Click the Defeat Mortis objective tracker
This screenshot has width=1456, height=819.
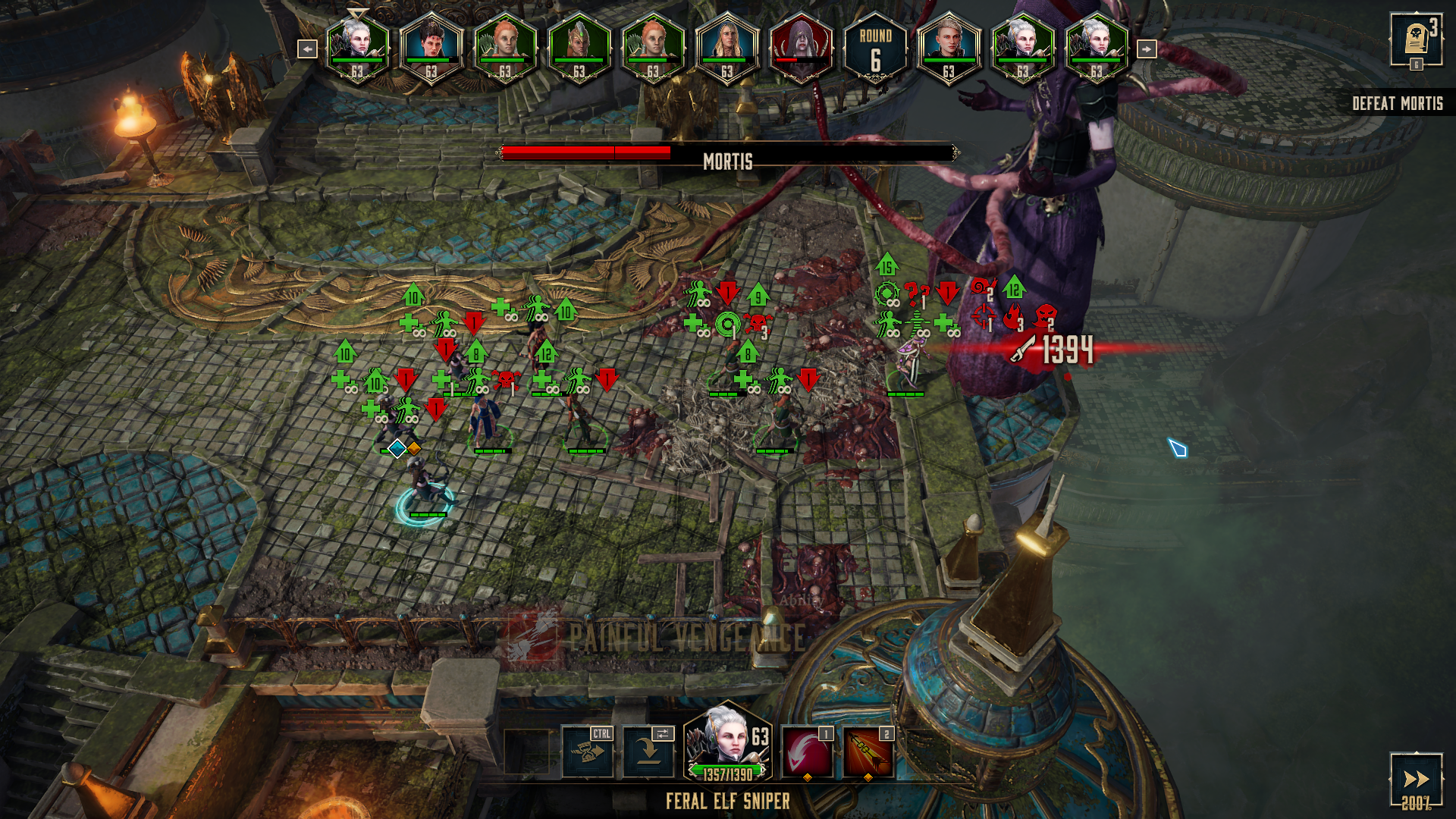[x=1397, y=104]
